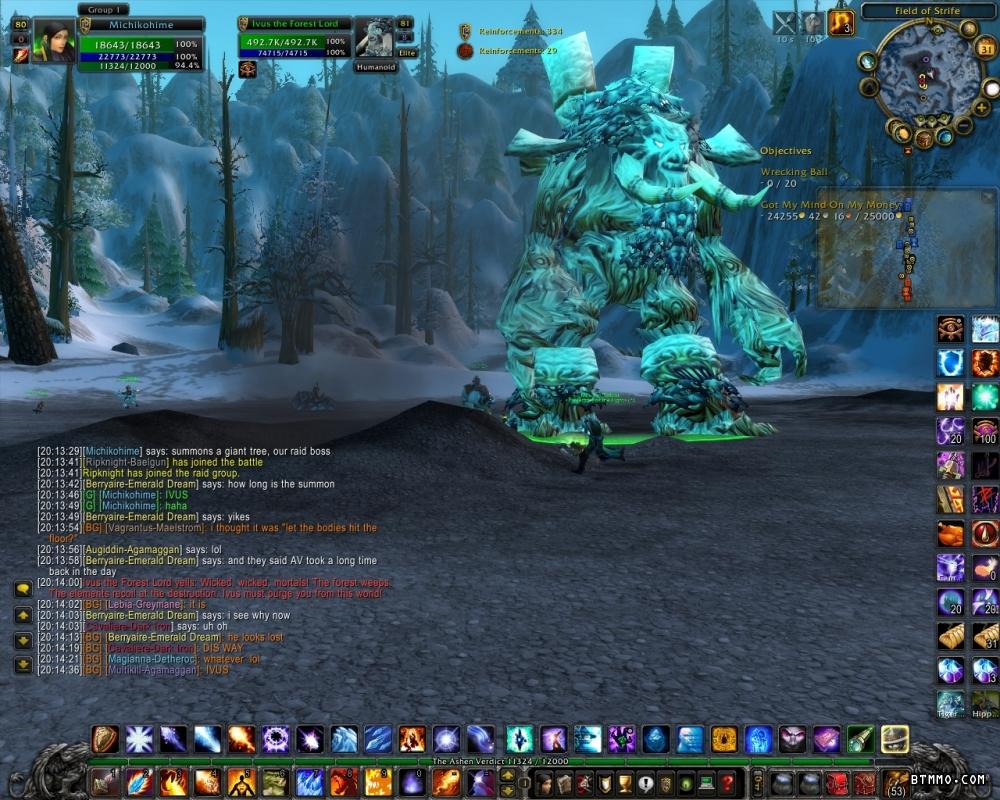Open the backpack bag showing 53 slots
The image size is (1000, 800).
pos(895,781)
